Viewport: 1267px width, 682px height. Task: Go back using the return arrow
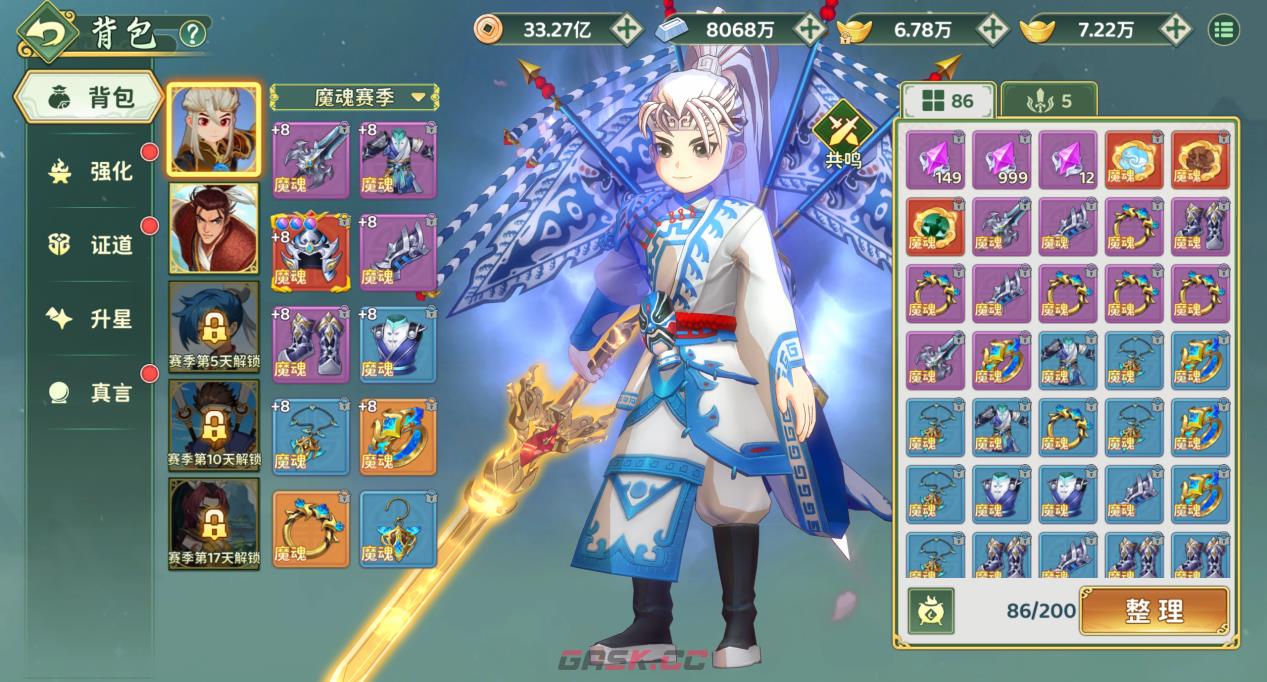click(45, 32)
